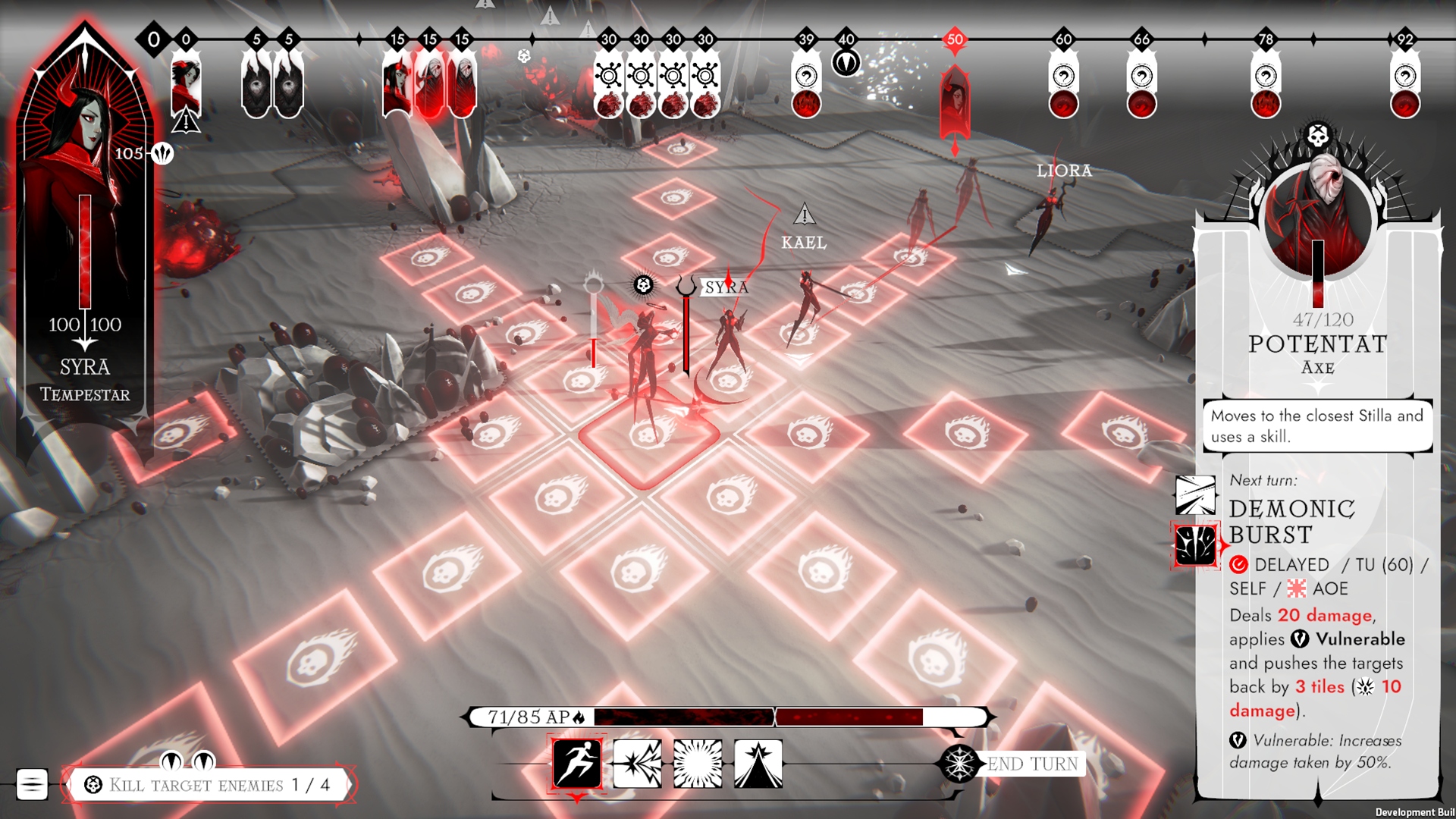
Task: Select the Demonic Burst skill icon
Action: click(1195, 546)
